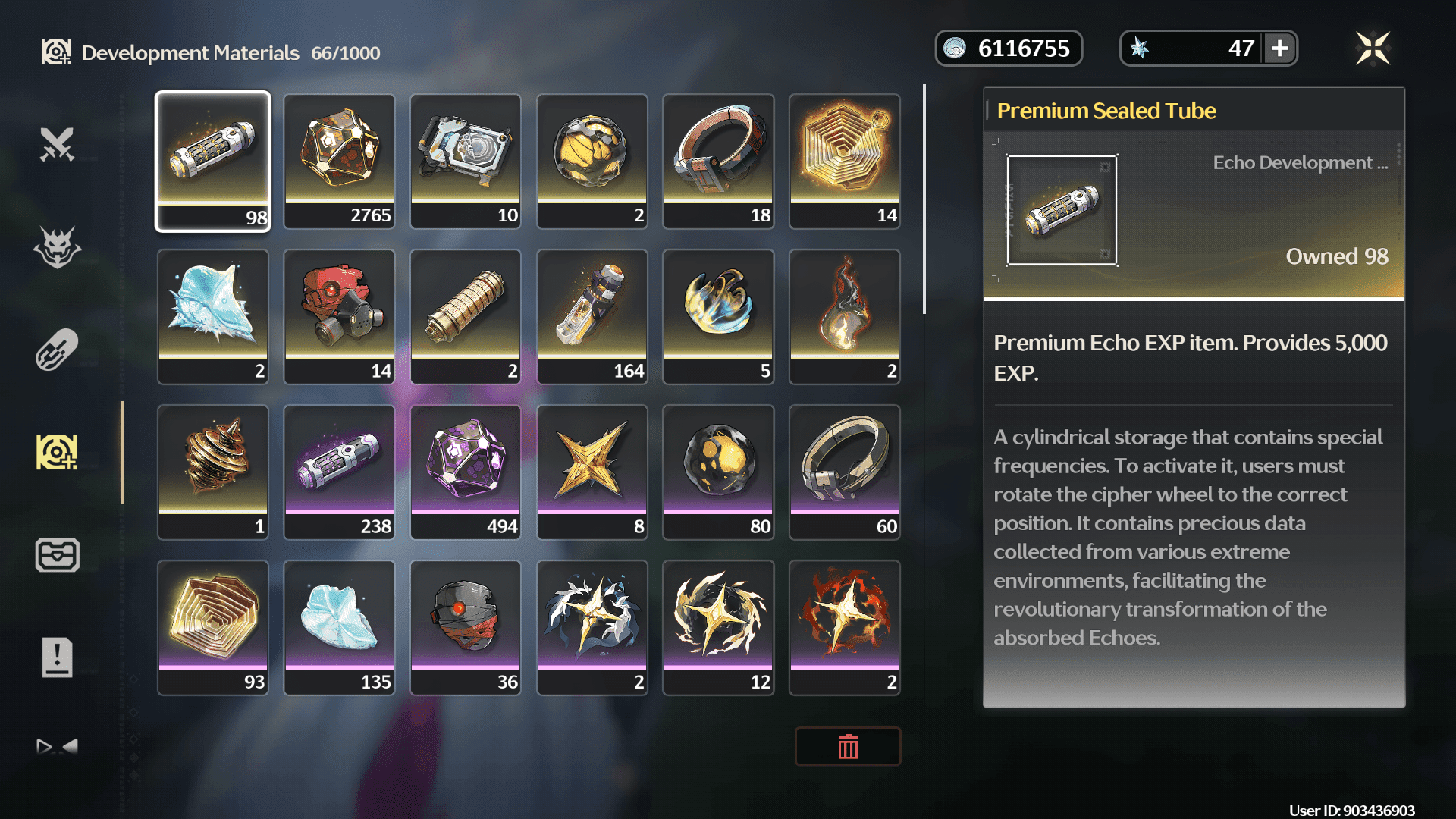Add more Astrite with the plus button
The width and height of the screenshot is (1456, 819).
point(1280,49)
